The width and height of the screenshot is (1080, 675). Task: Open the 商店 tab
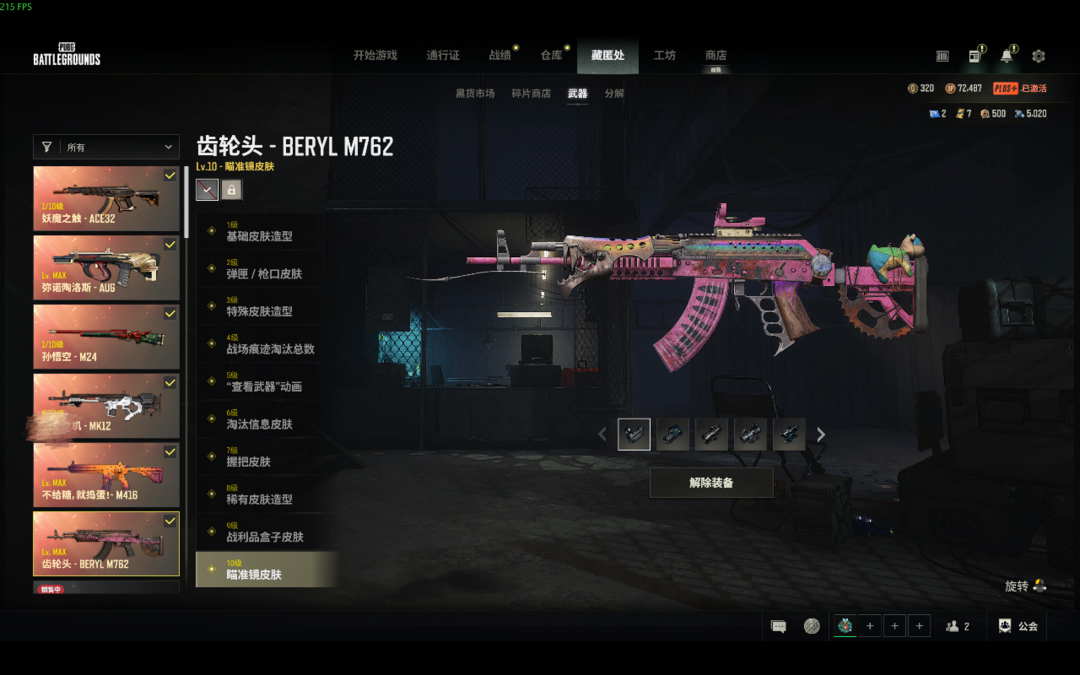coord(715,56)
